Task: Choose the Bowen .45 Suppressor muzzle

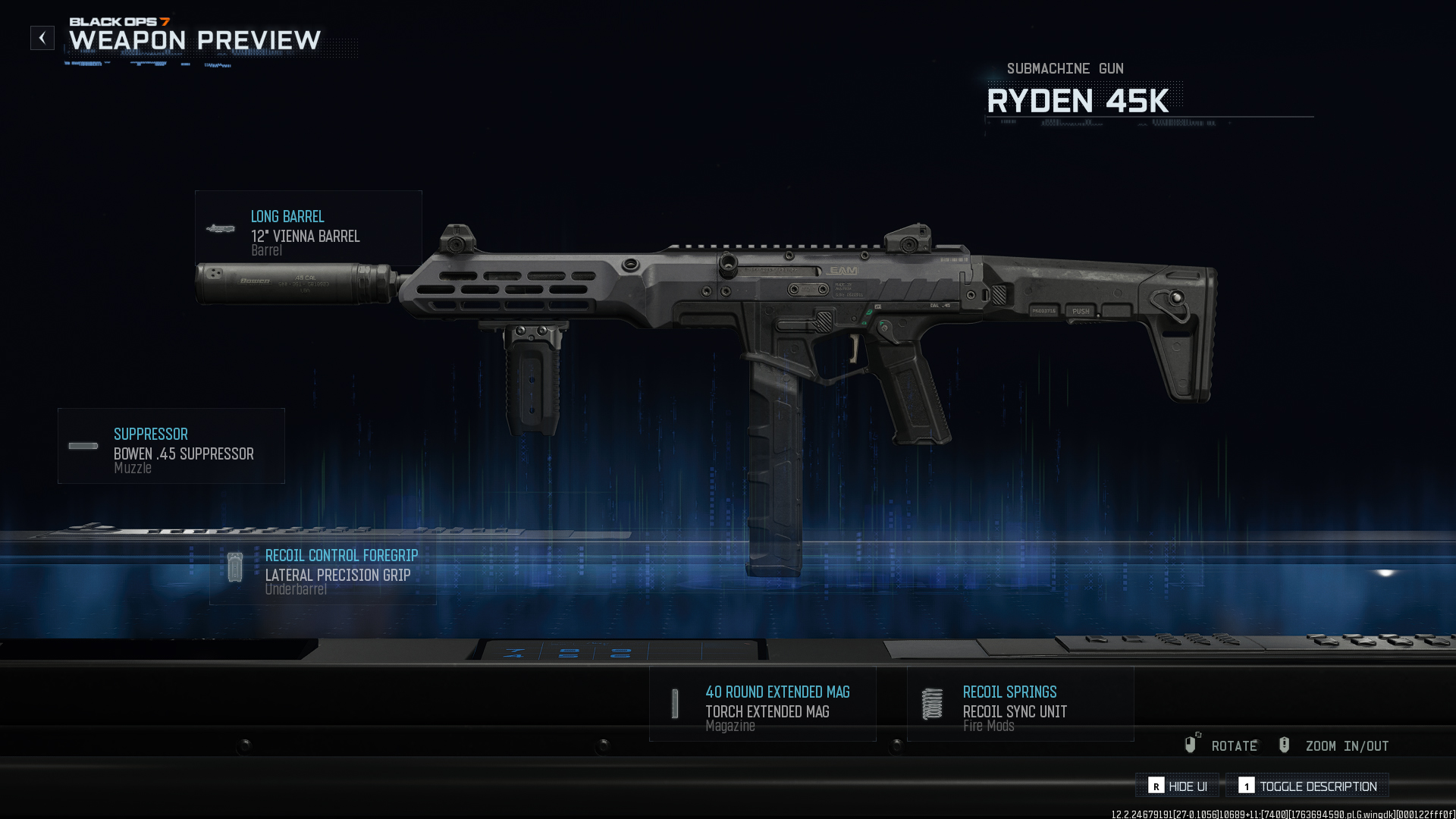Action: (171, 447)
